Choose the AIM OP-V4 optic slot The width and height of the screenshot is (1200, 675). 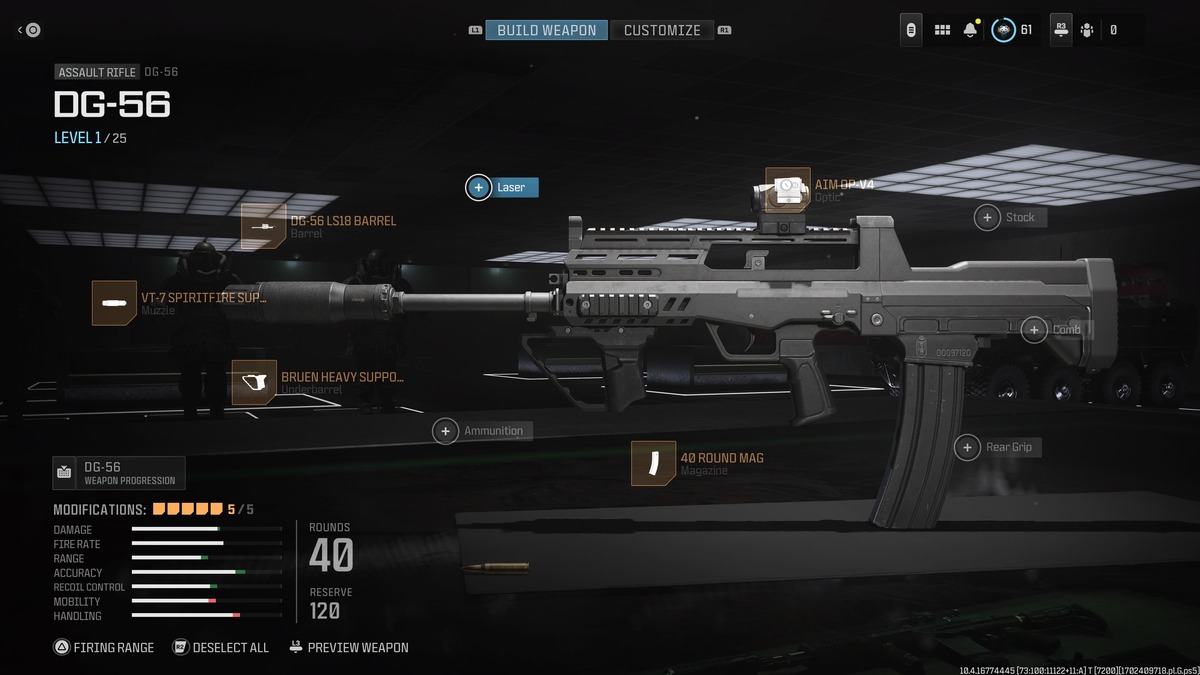[788, 190]
